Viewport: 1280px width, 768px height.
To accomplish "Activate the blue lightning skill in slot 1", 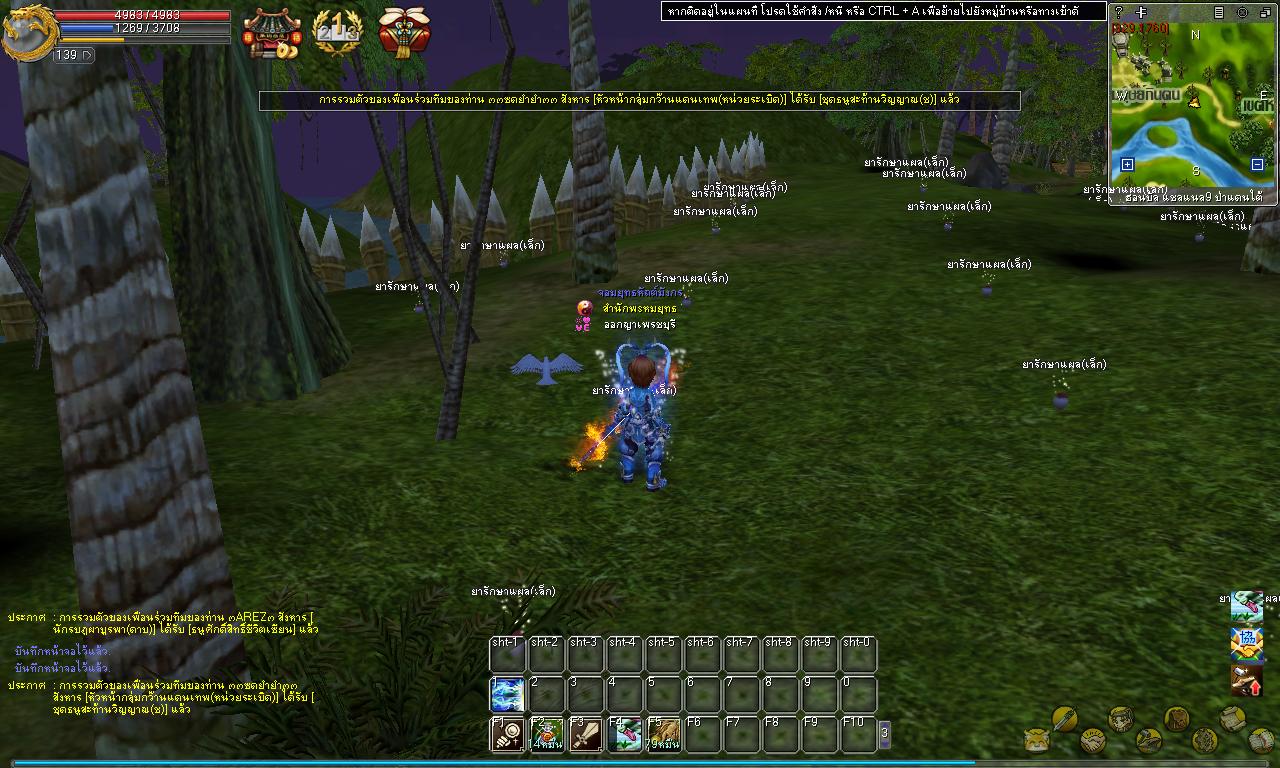I will (507, 694).
